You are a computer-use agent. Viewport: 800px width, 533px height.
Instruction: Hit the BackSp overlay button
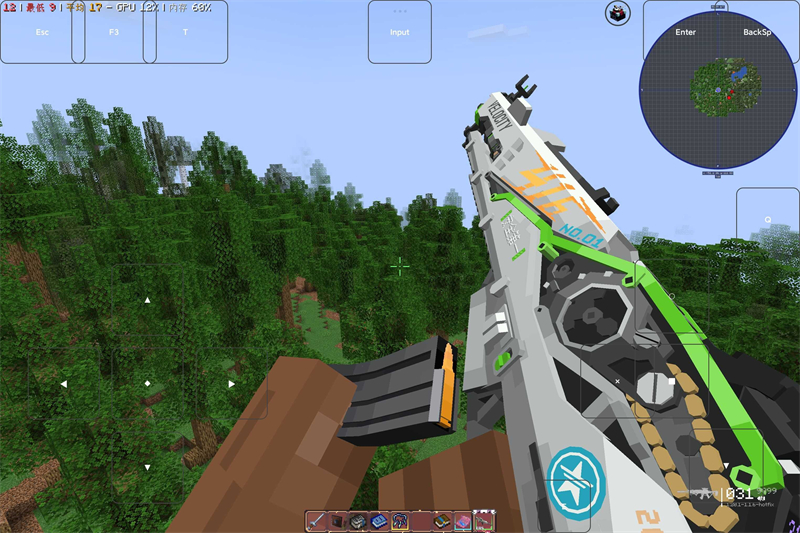tap(757, 32)
